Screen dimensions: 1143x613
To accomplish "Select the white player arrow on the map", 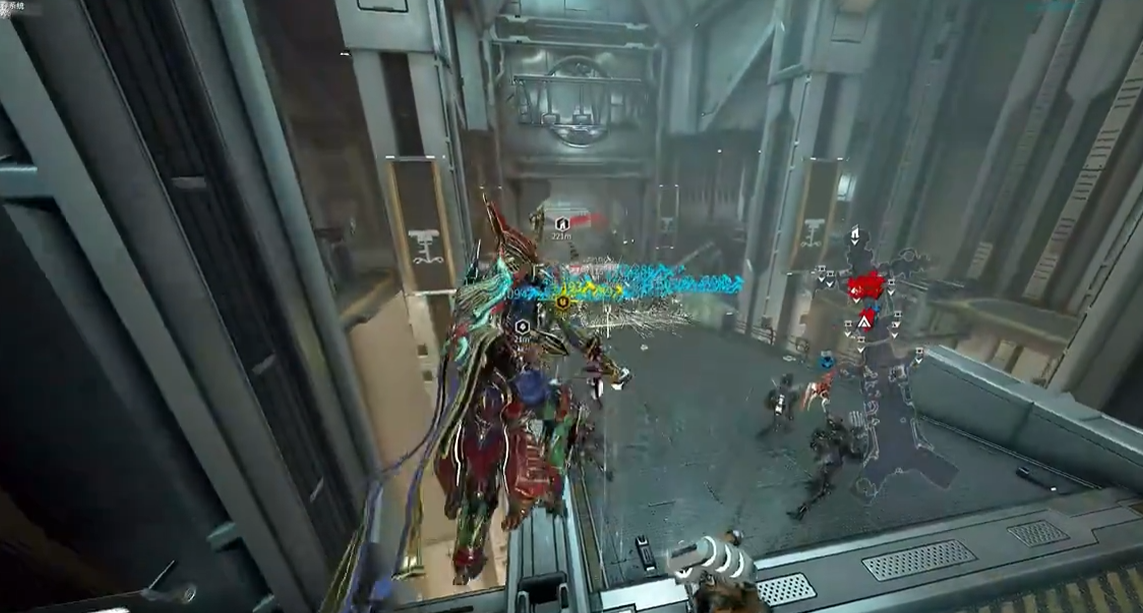I will (x=866, y=320).
